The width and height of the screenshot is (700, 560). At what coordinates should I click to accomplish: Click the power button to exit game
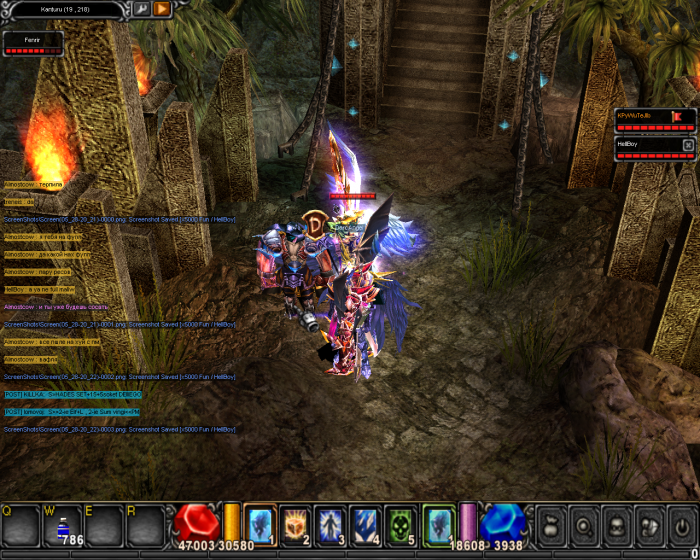[681, 525]
